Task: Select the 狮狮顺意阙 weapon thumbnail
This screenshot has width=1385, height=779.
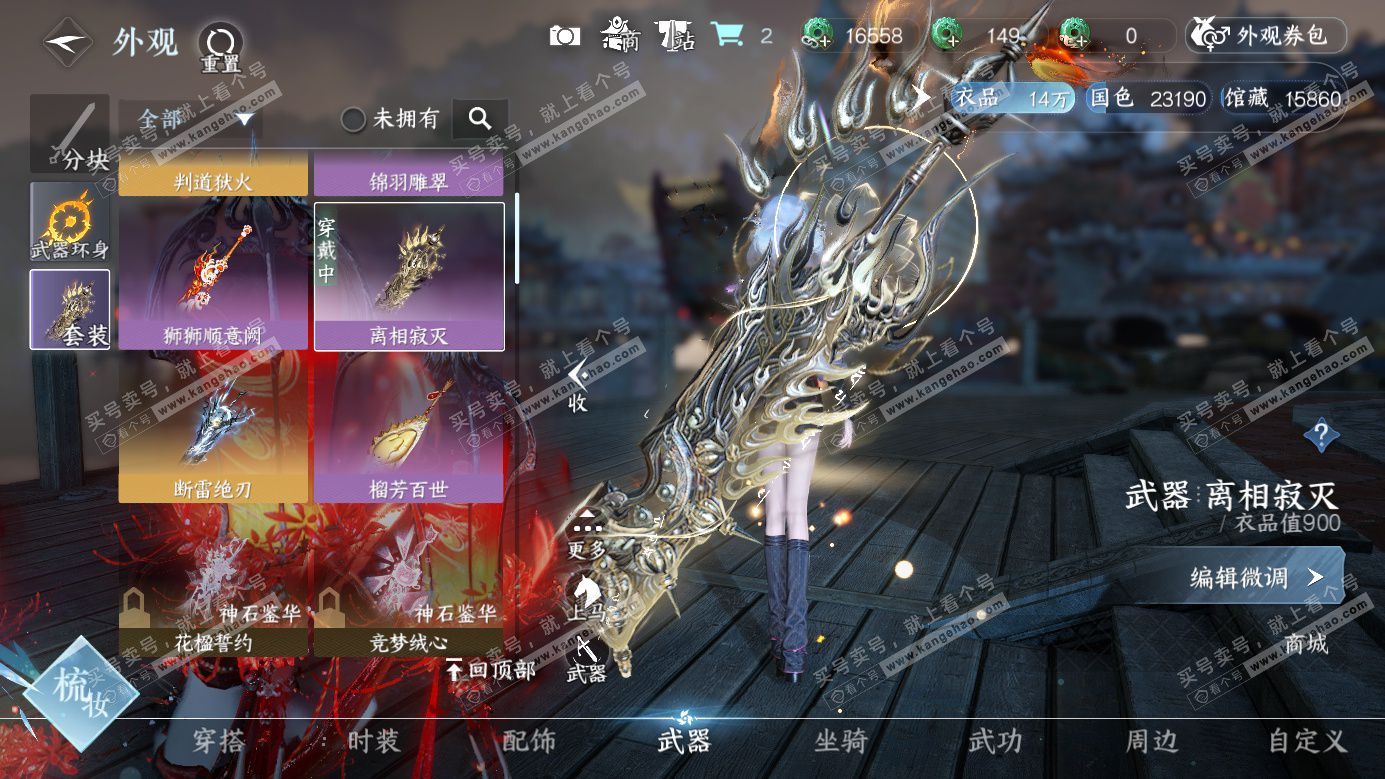Action: tap(213, 277)
